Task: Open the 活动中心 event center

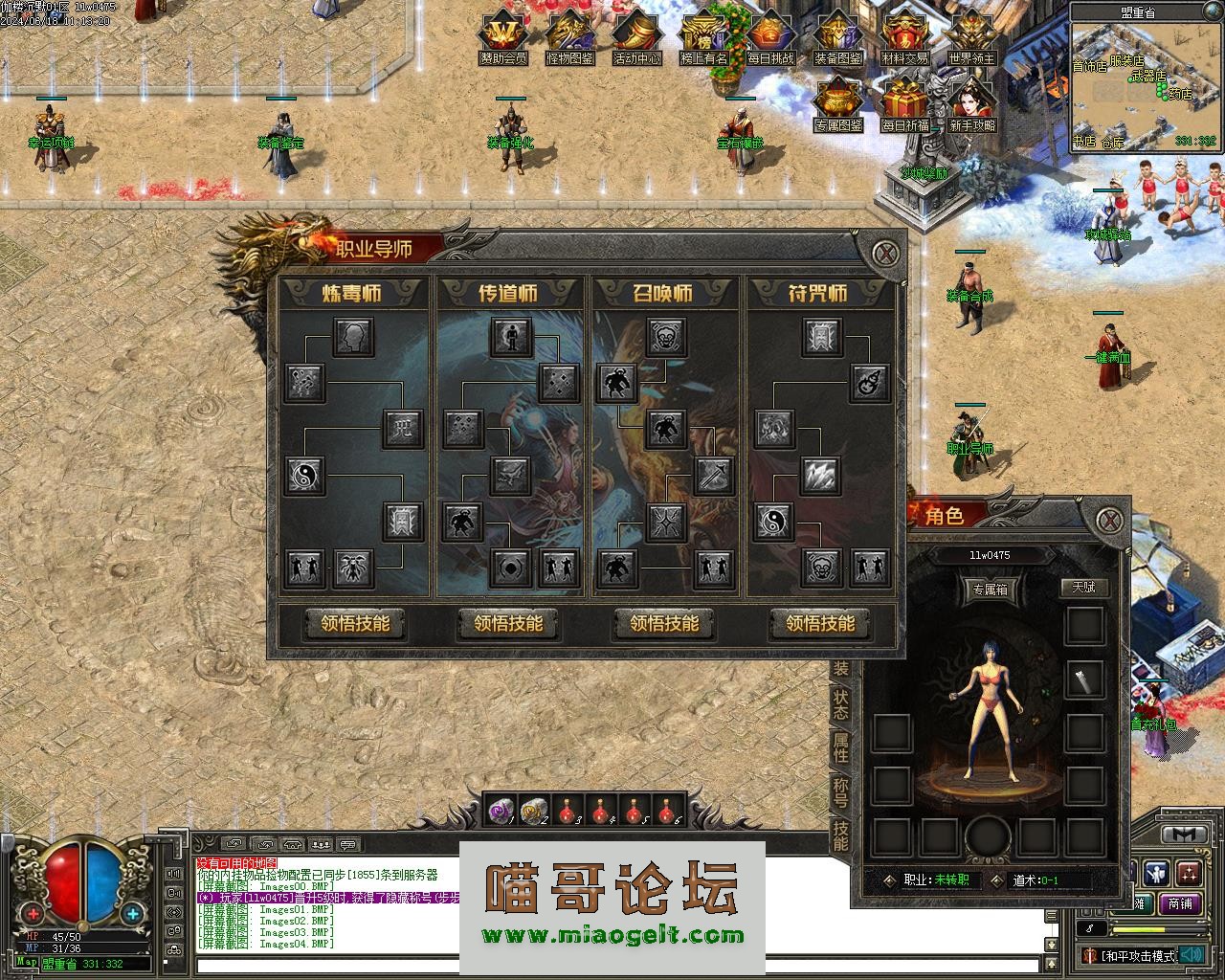Action: pyautogui.click(x=636, y=38)
